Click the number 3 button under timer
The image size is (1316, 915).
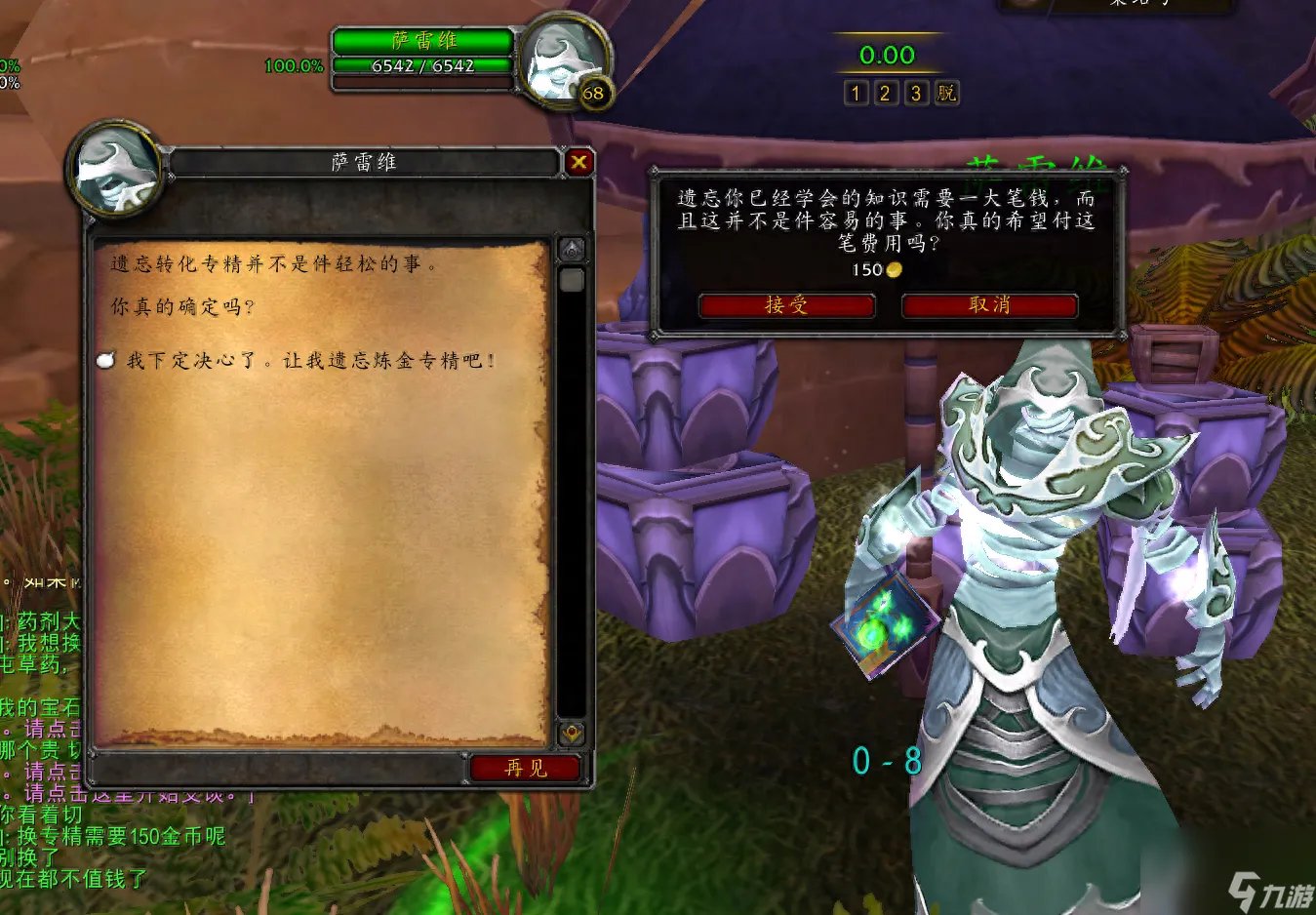pyautogui.click(x=916, y=94)
